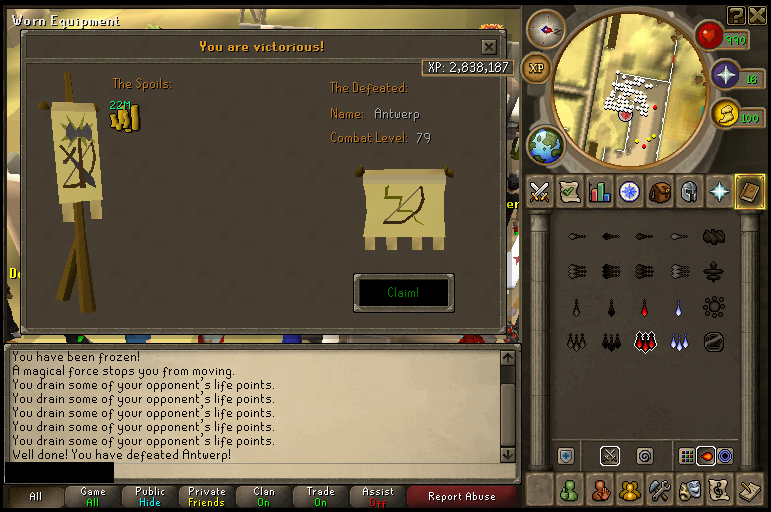
Task: Select the red Blood Barrage spell
Action: coord(644,341)
